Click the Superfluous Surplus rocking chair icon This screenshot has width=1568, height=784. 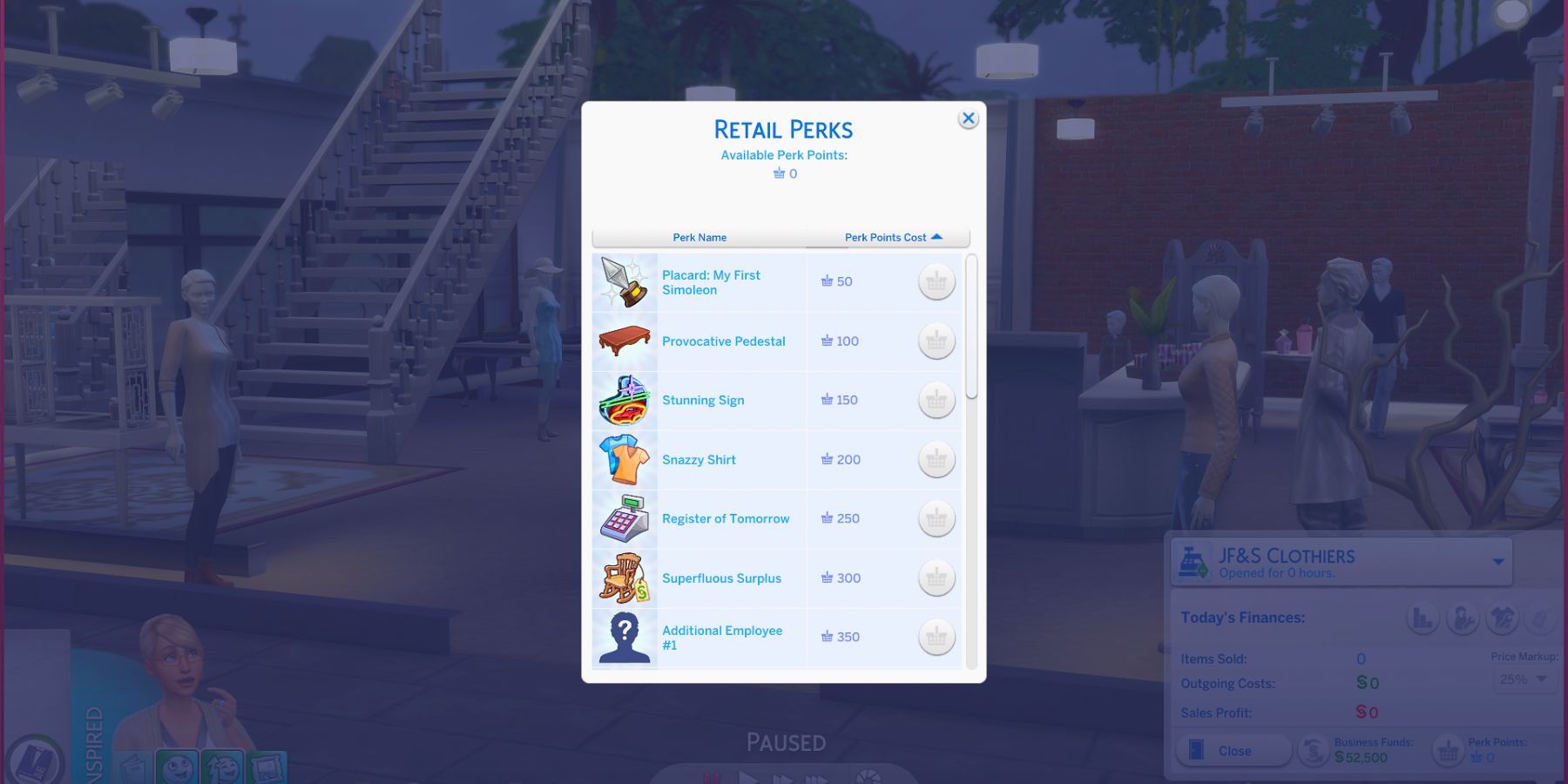623,578
